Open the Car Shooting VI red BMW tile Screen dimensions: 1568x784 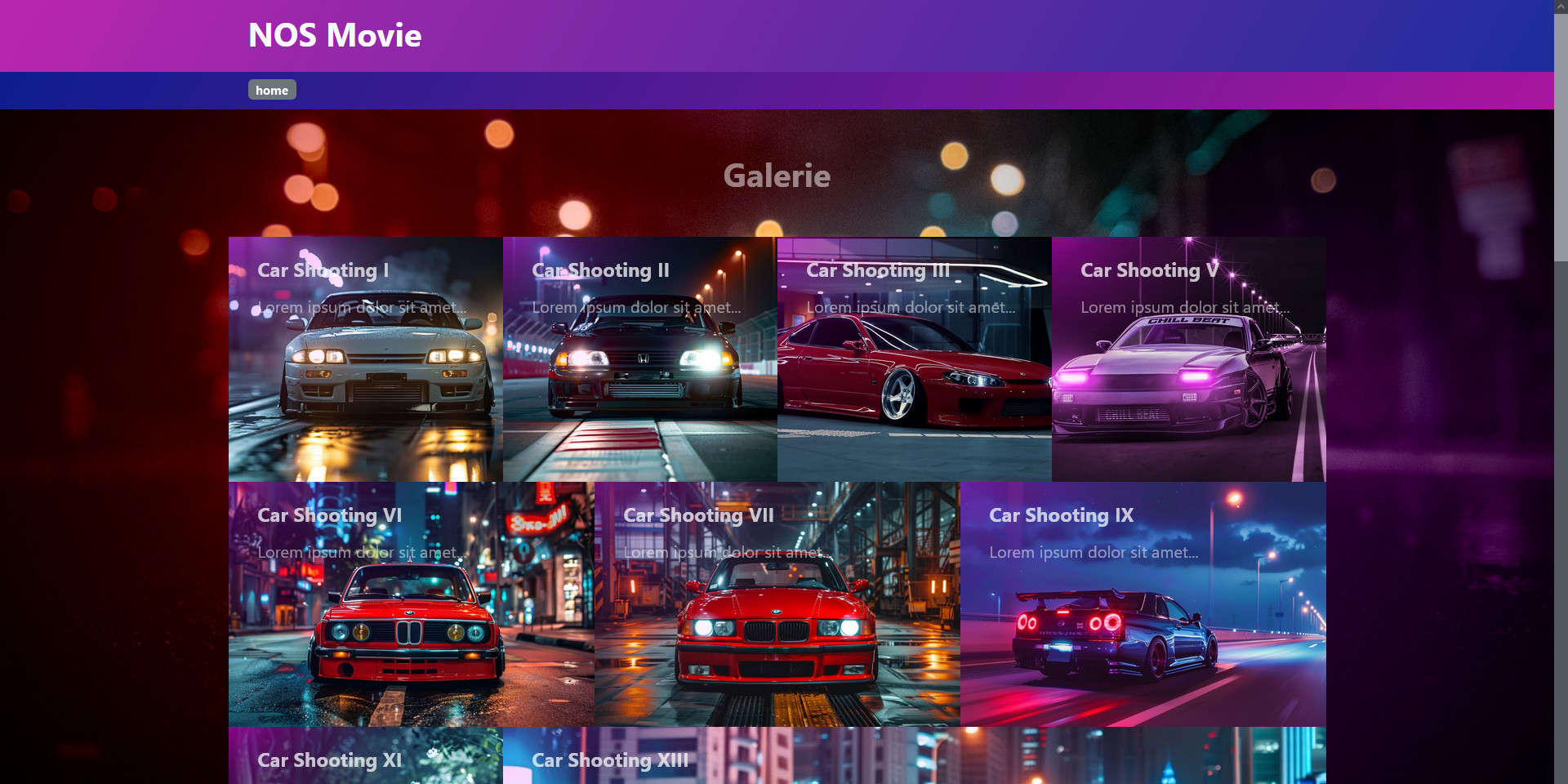pos(411,604)
